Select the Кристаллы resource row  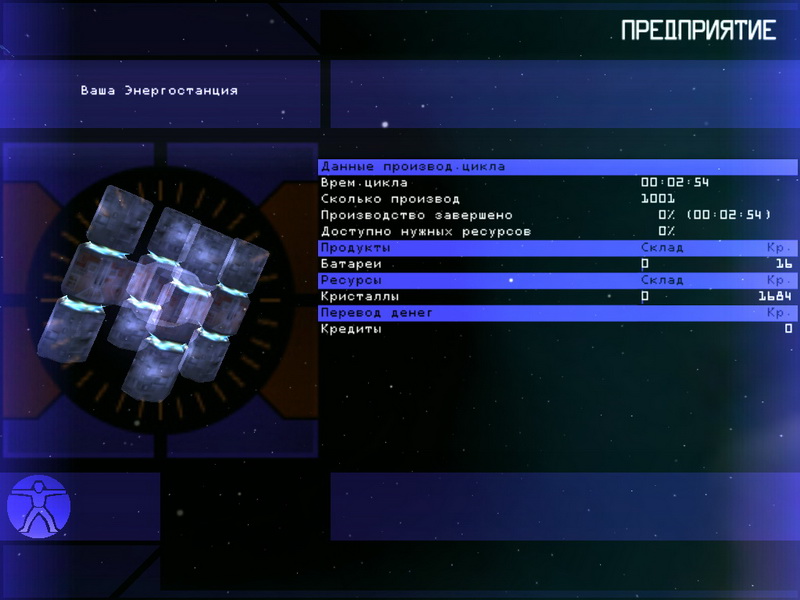(x=557, y=297)
